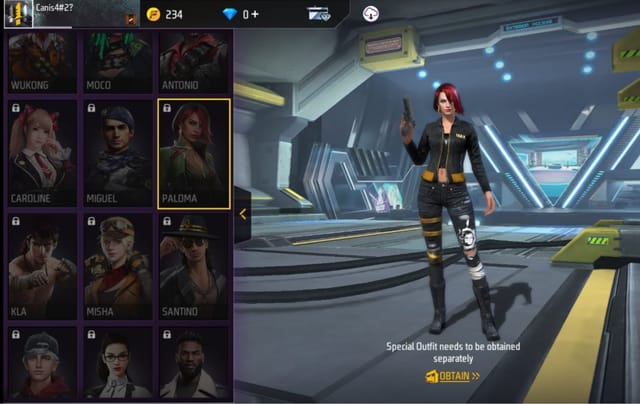Open the player profile avatar

[x=18, y=13]
